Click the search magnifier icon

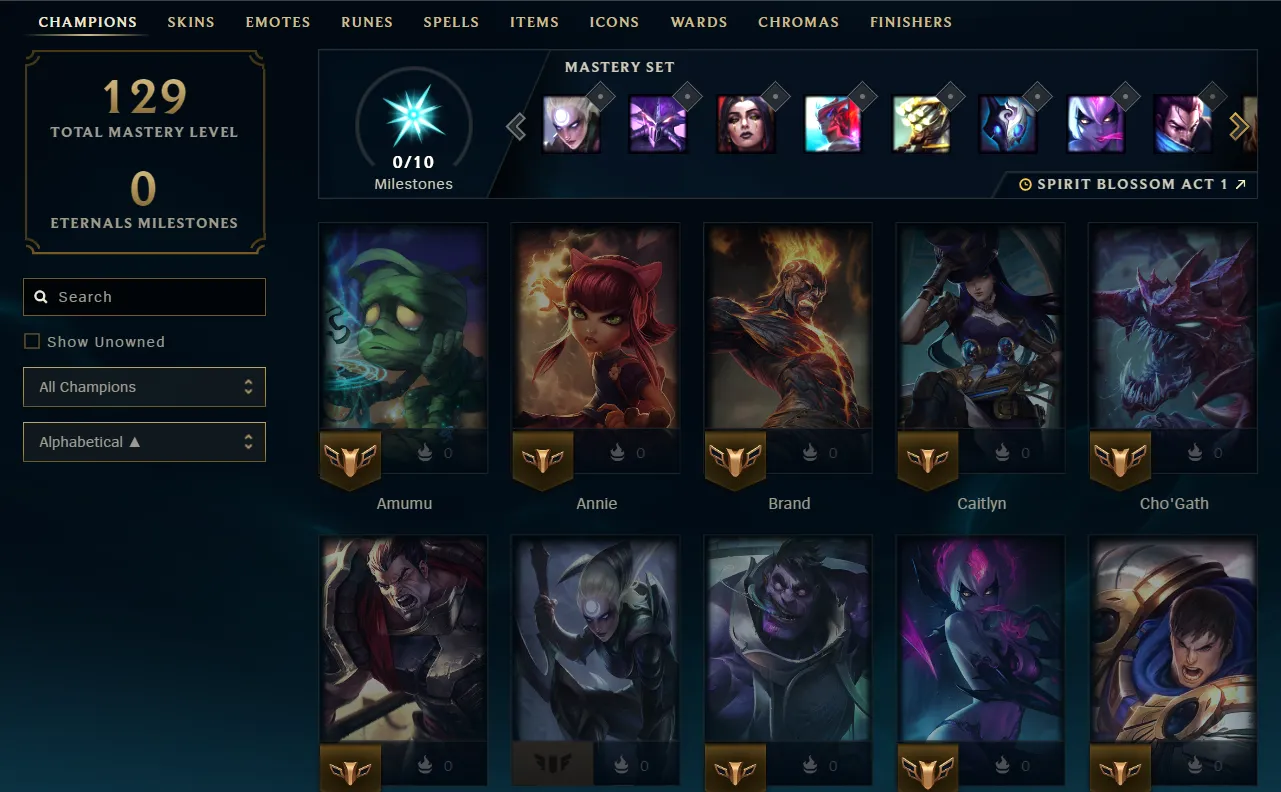40,296
